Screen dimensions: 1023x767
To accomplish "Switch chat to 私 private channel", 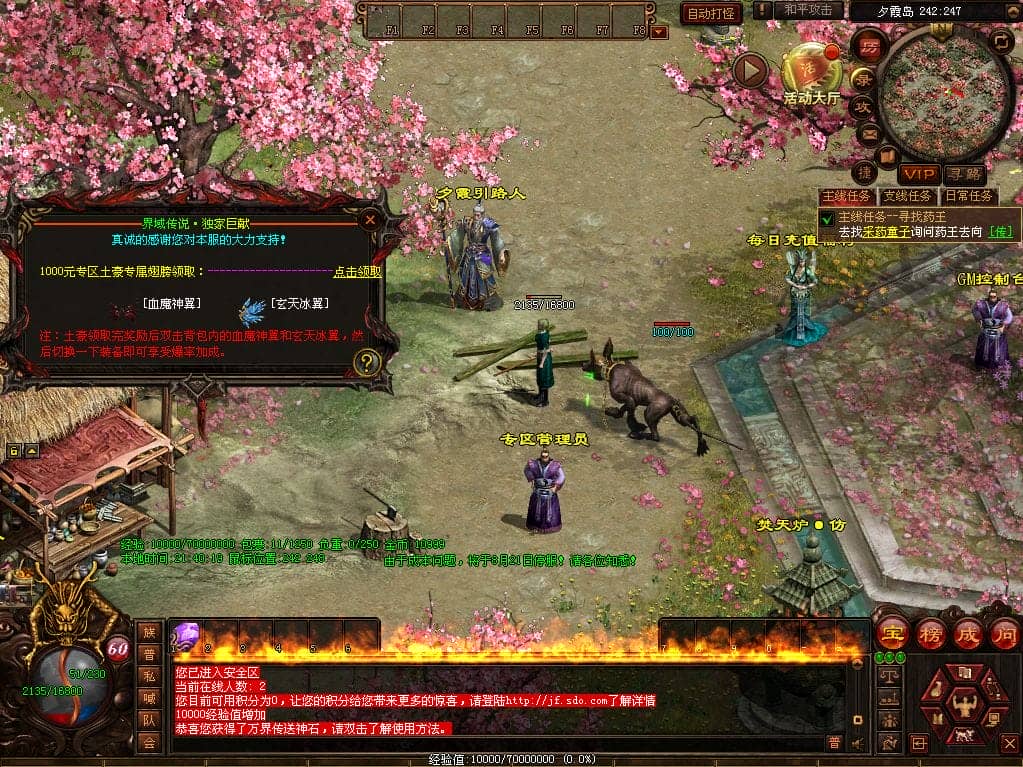I will coord(149,675).
